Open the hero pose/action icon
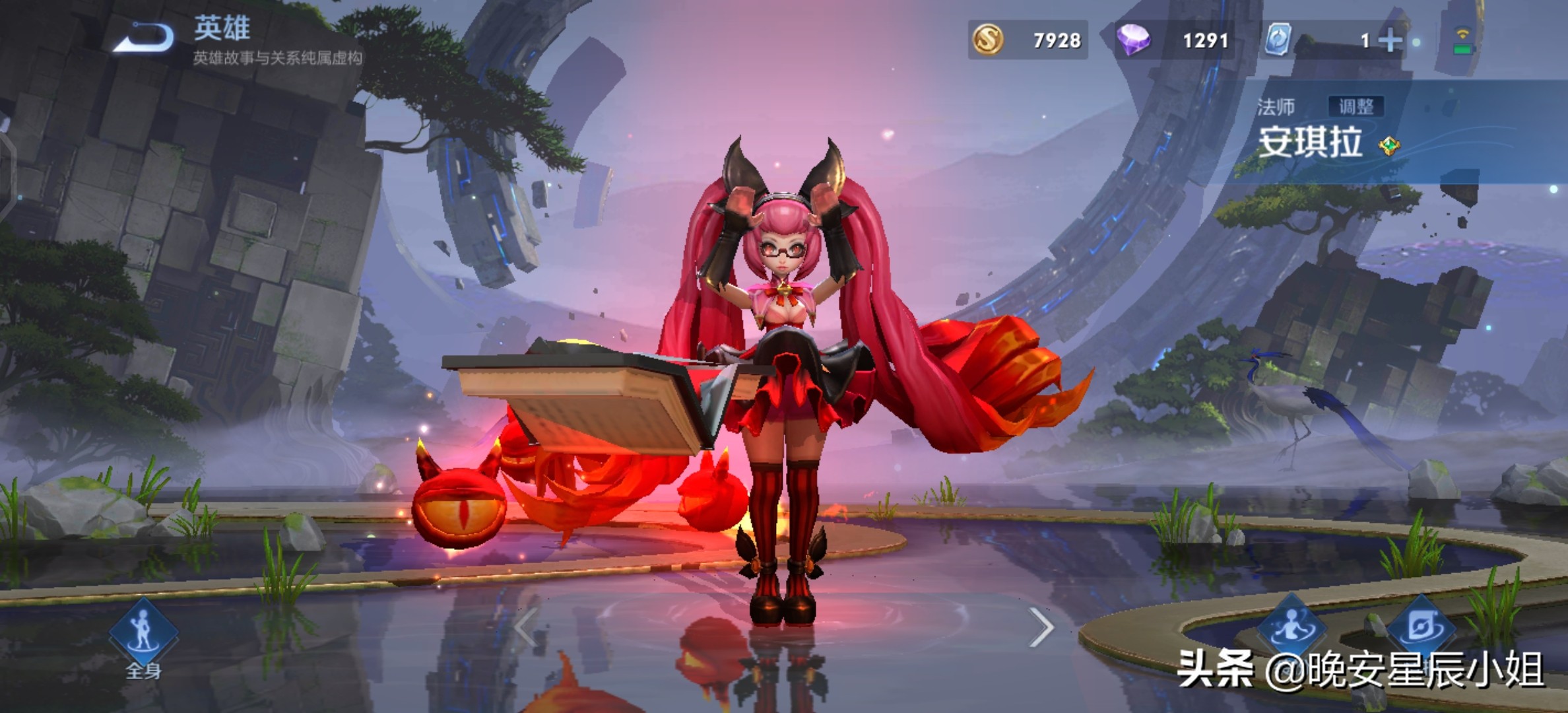1568x713 pixels. pos(1291,627)
